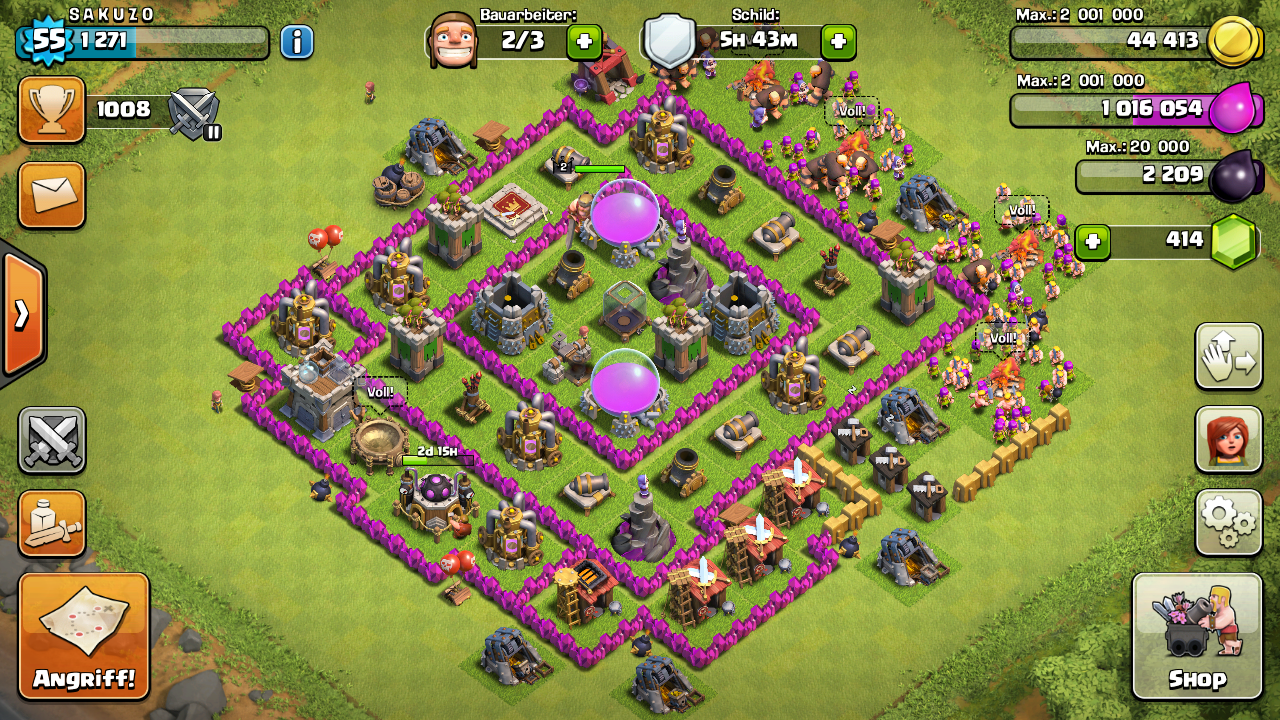1280x720 pixels.
Task: Tap the crossed-swords shield league badge
Action: 194,112
